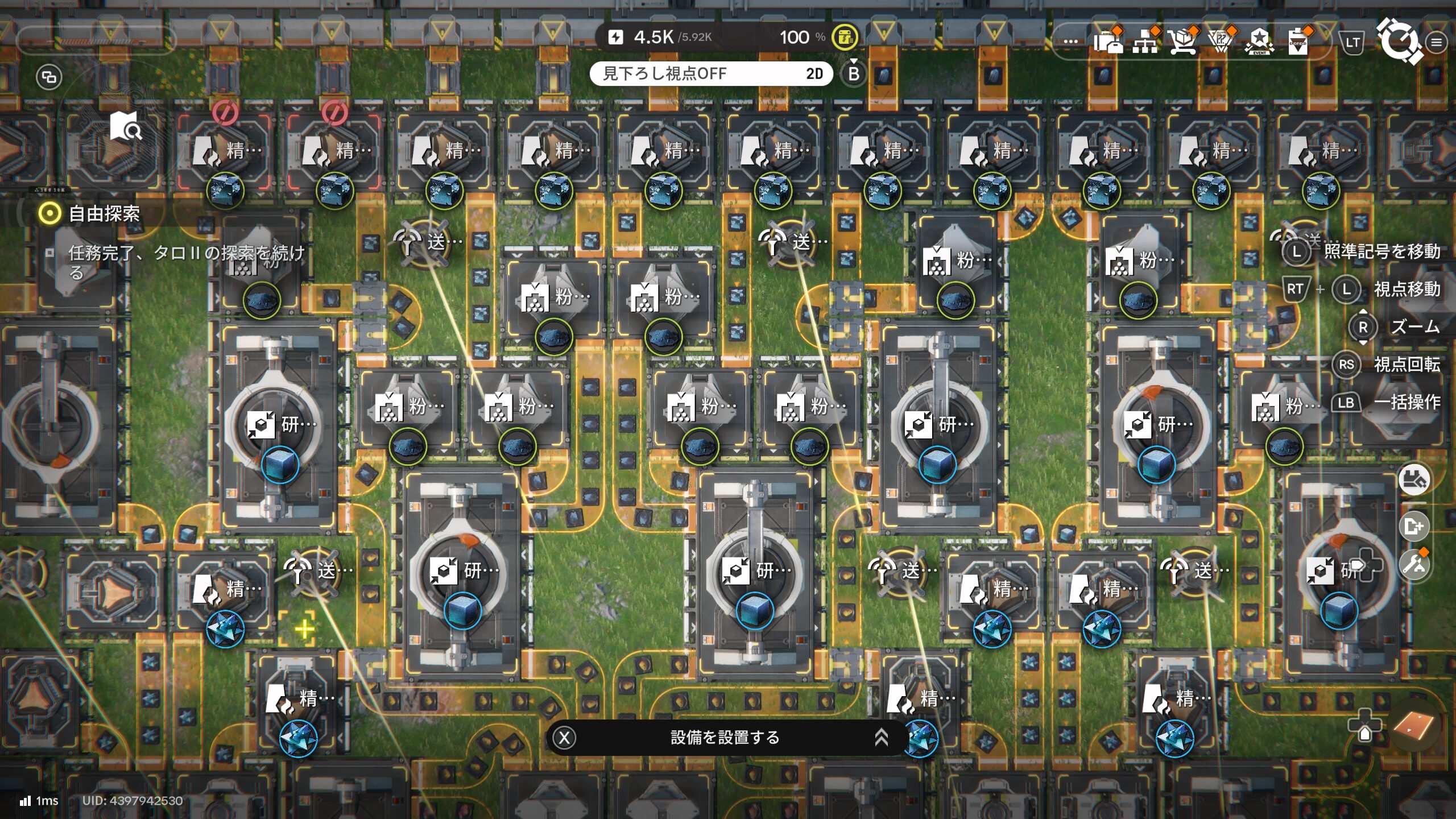Select the factory demolish tool icon
The image size is (1456, 819).
pos(1414,479)
